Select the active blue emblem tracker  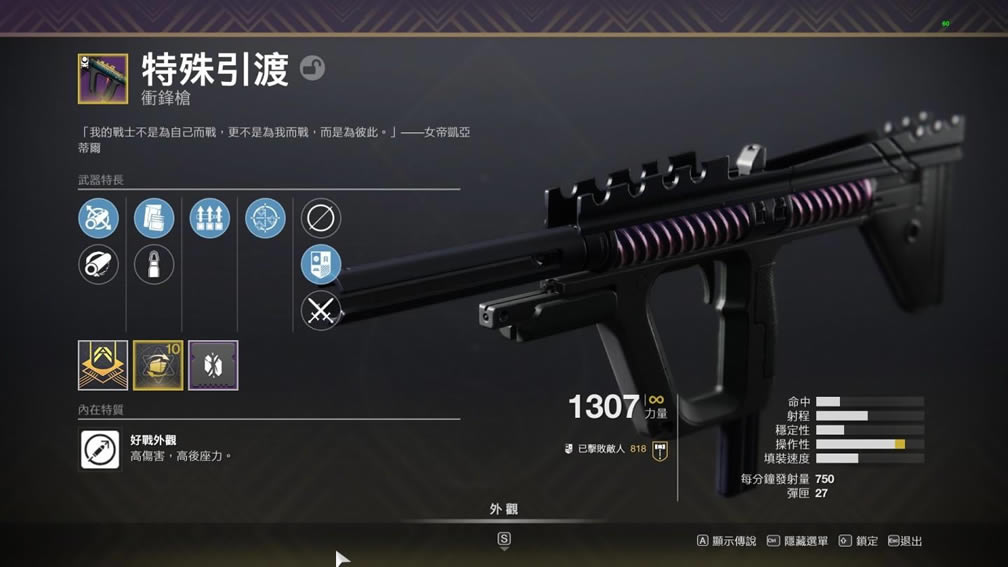tap(321, 264)
